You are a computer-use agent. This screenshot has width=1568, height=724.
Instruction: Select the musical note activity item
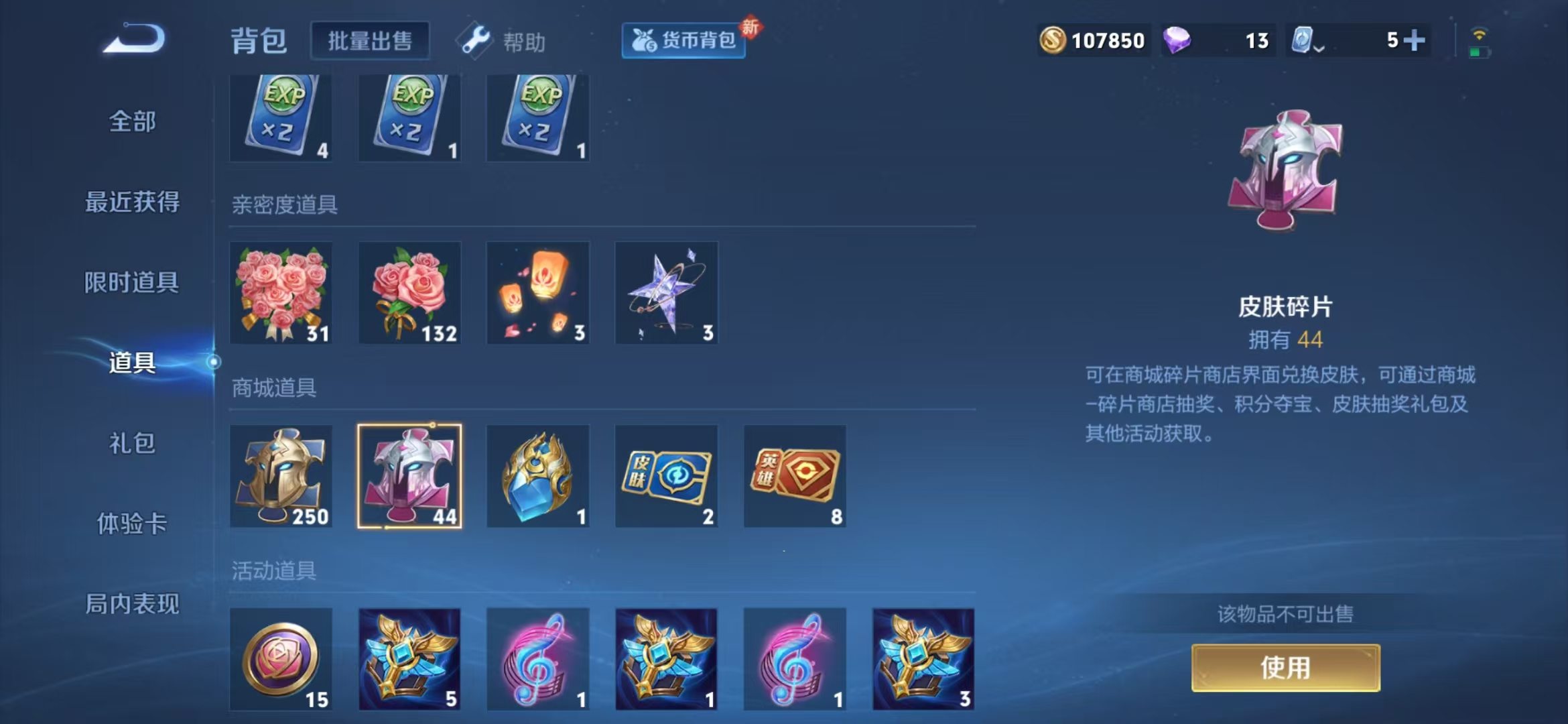pyautogui.click(x=537, y=660)
